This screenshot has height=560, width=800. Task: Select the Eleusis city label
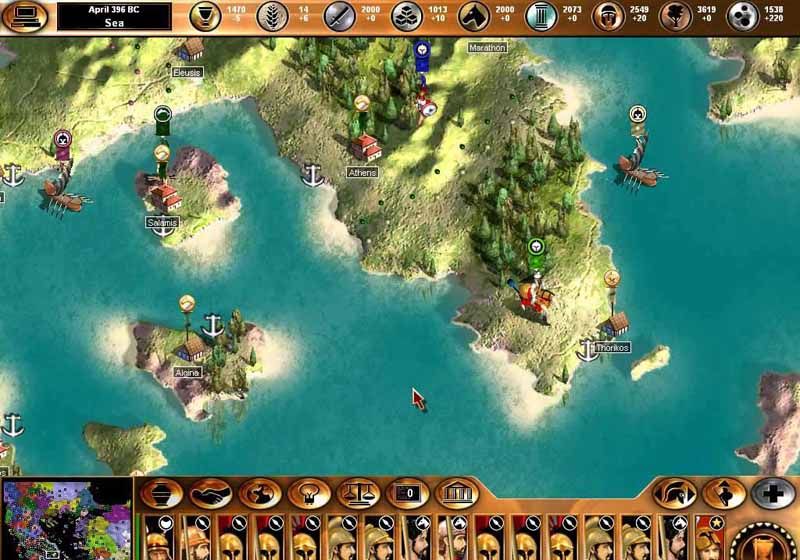pyautogui.click(x=187, y=72)
